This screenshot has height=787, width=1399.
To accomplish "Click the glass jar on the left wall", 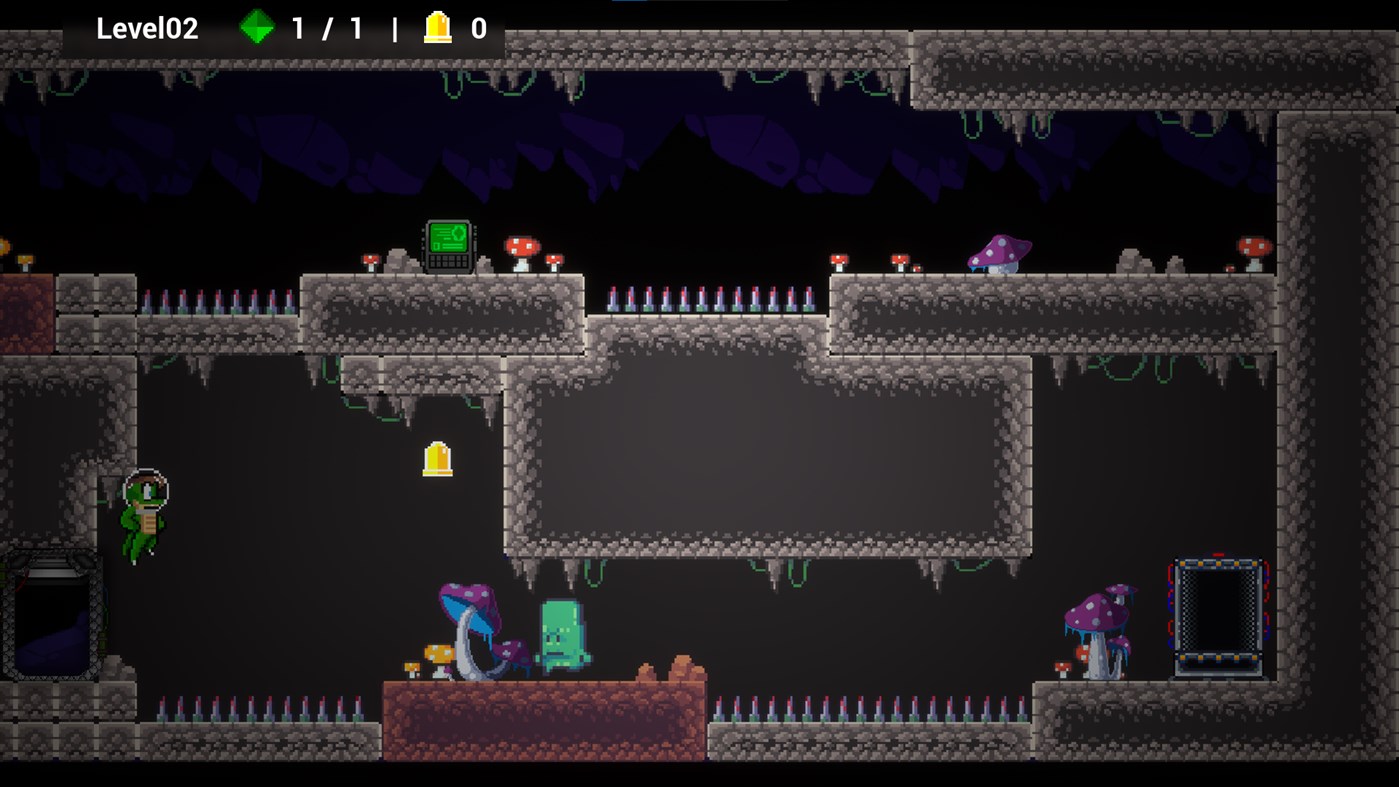I will click(52, 615).
